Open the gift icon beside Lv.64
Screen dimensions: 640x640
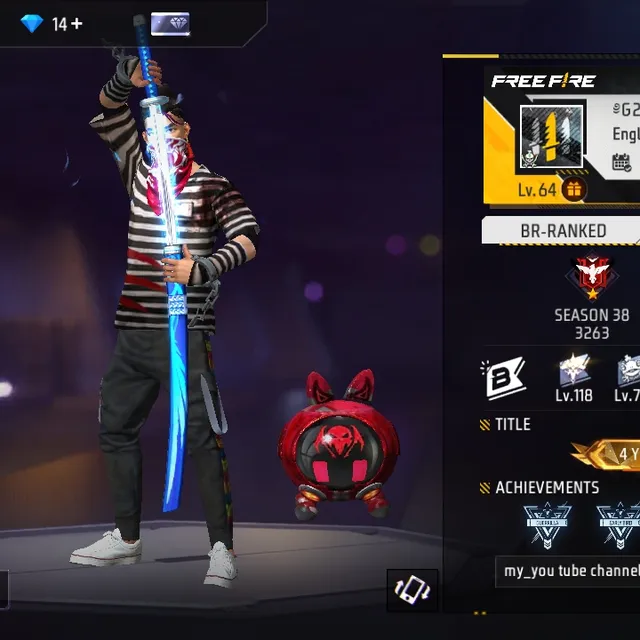point(574,189)
